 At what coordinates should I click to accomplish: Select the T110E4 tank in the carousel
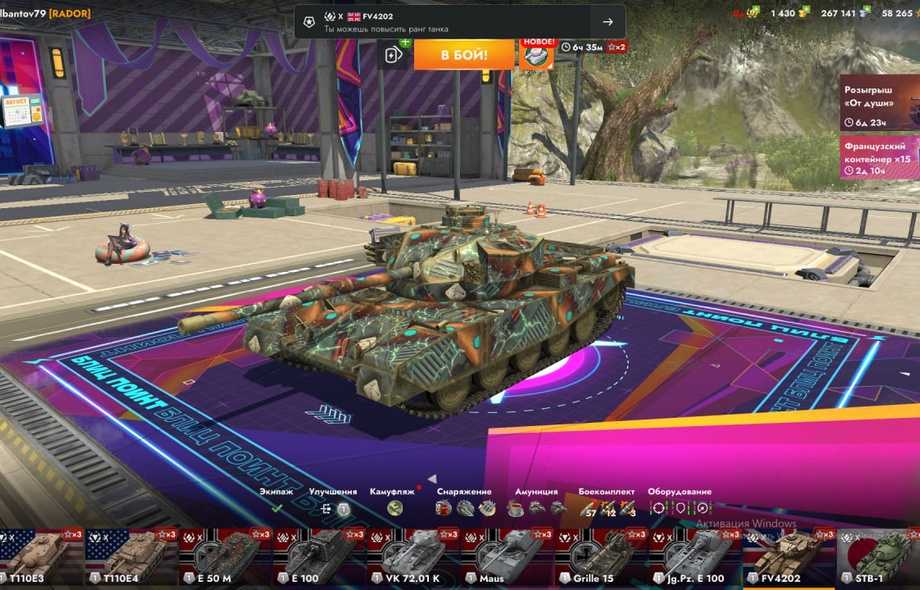click(126, 558)
